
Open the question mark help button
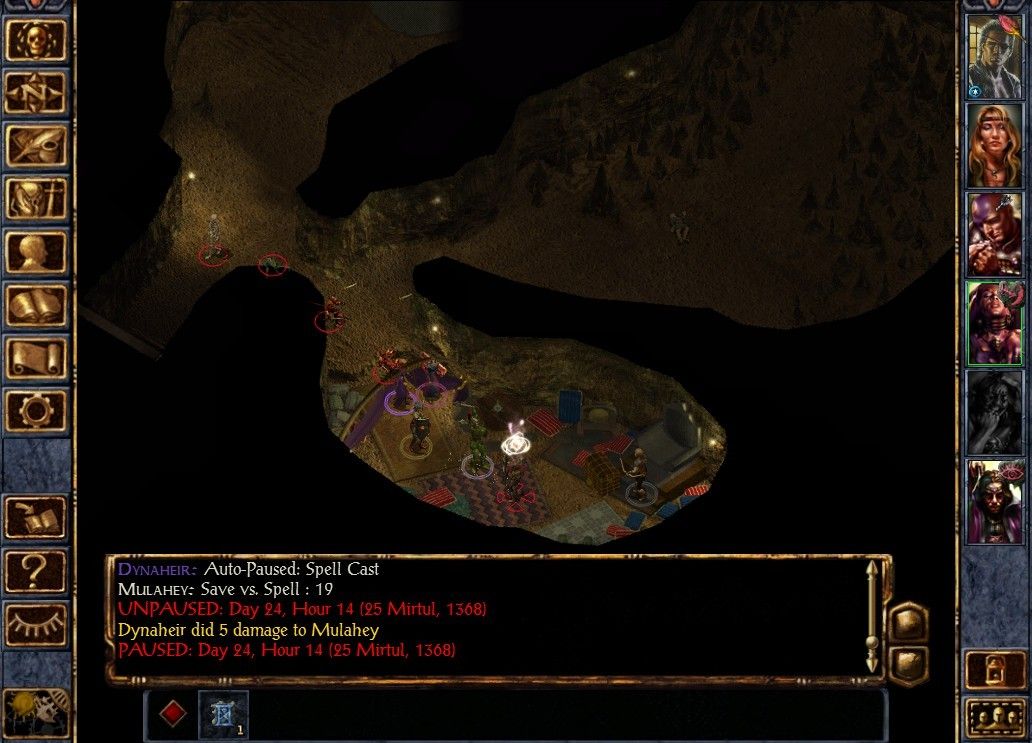[36, 570]
